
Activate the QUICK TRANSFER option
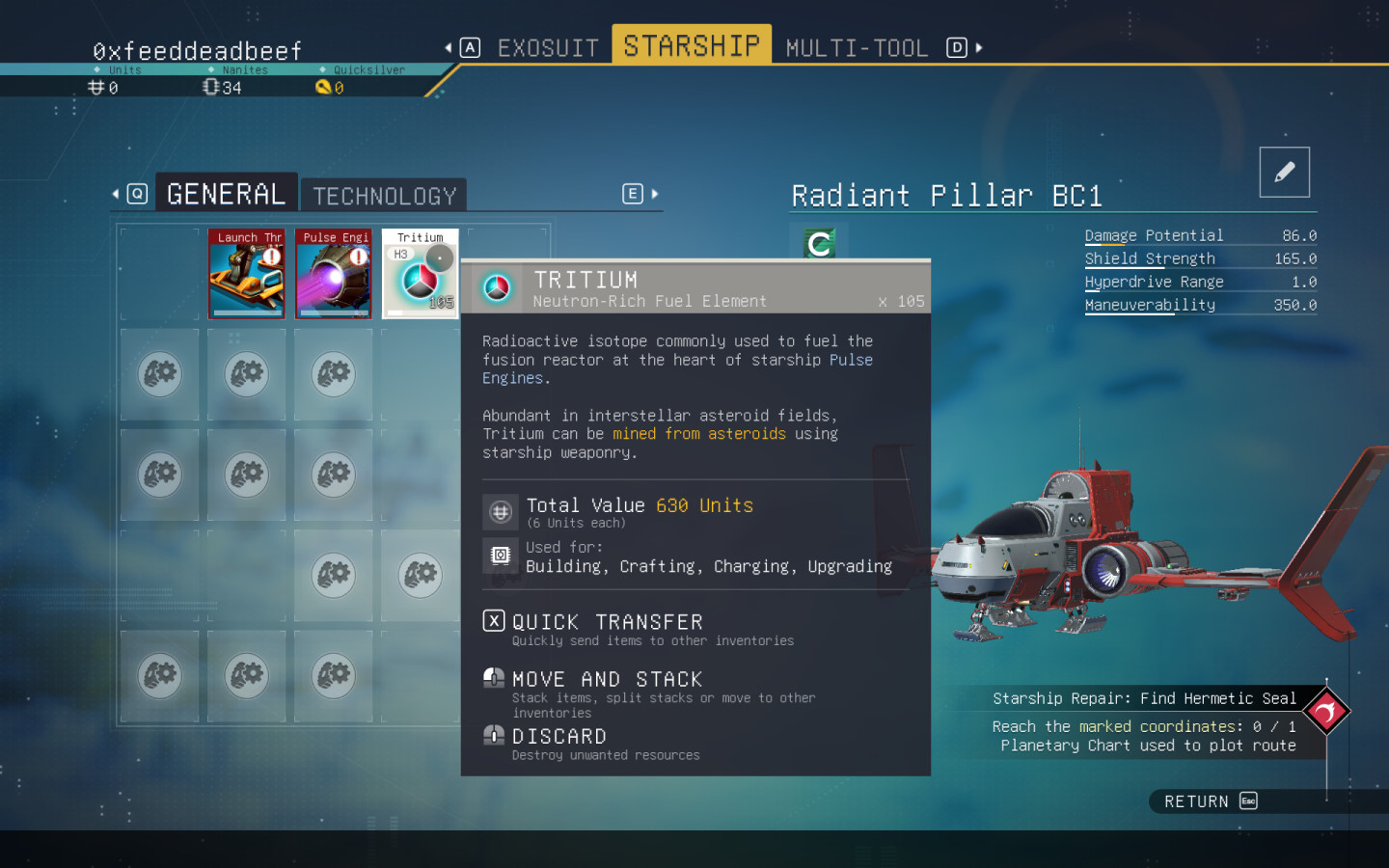(608, 621)
